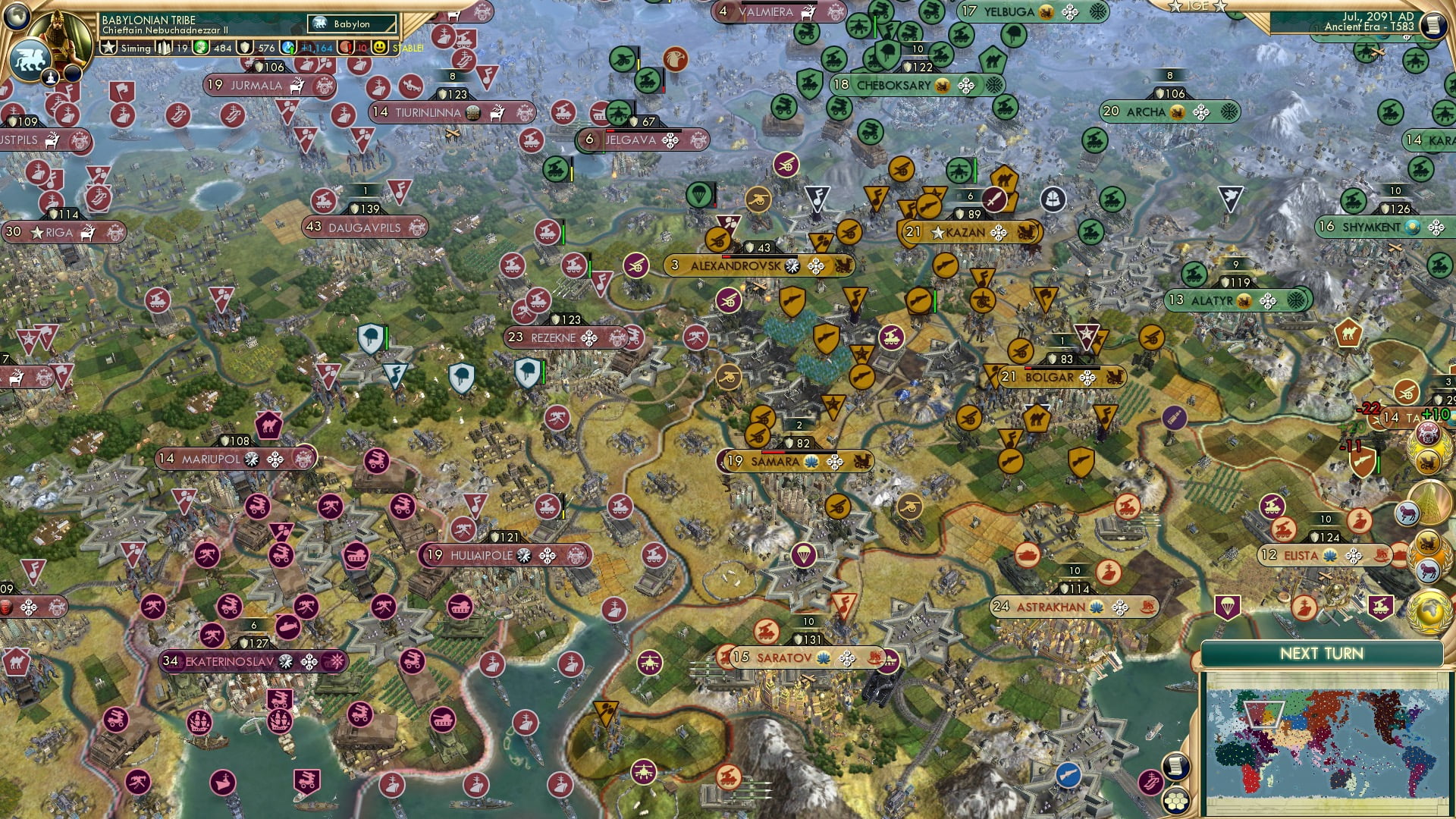This screenshot has width=1456, height=819.
Task: Click the green science orb showing 484
Action: pyautogui.click(x=200, y=49)
